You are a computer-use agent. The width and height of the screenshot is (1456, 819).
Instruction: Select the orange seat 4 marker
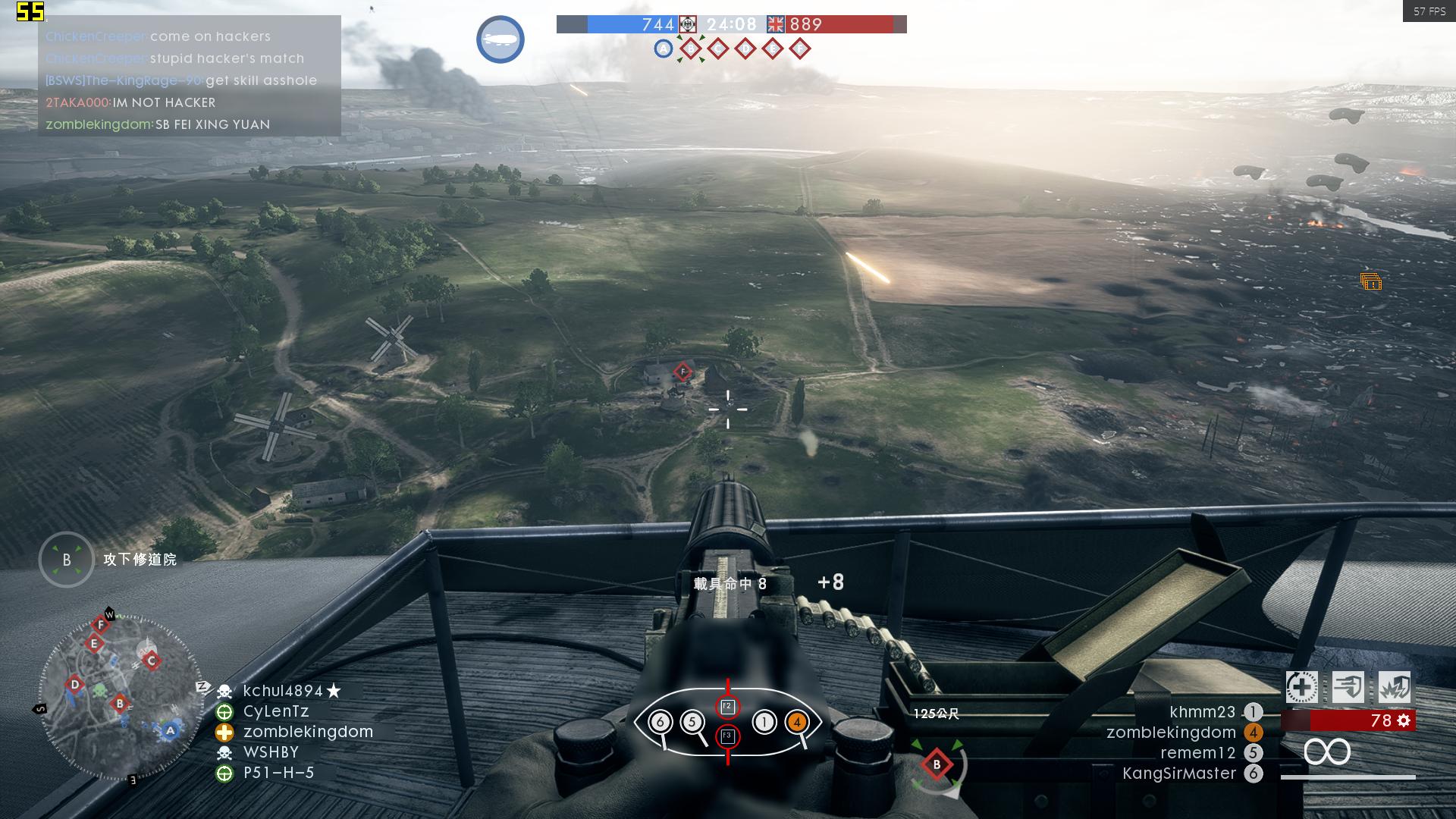coord(797,722)
